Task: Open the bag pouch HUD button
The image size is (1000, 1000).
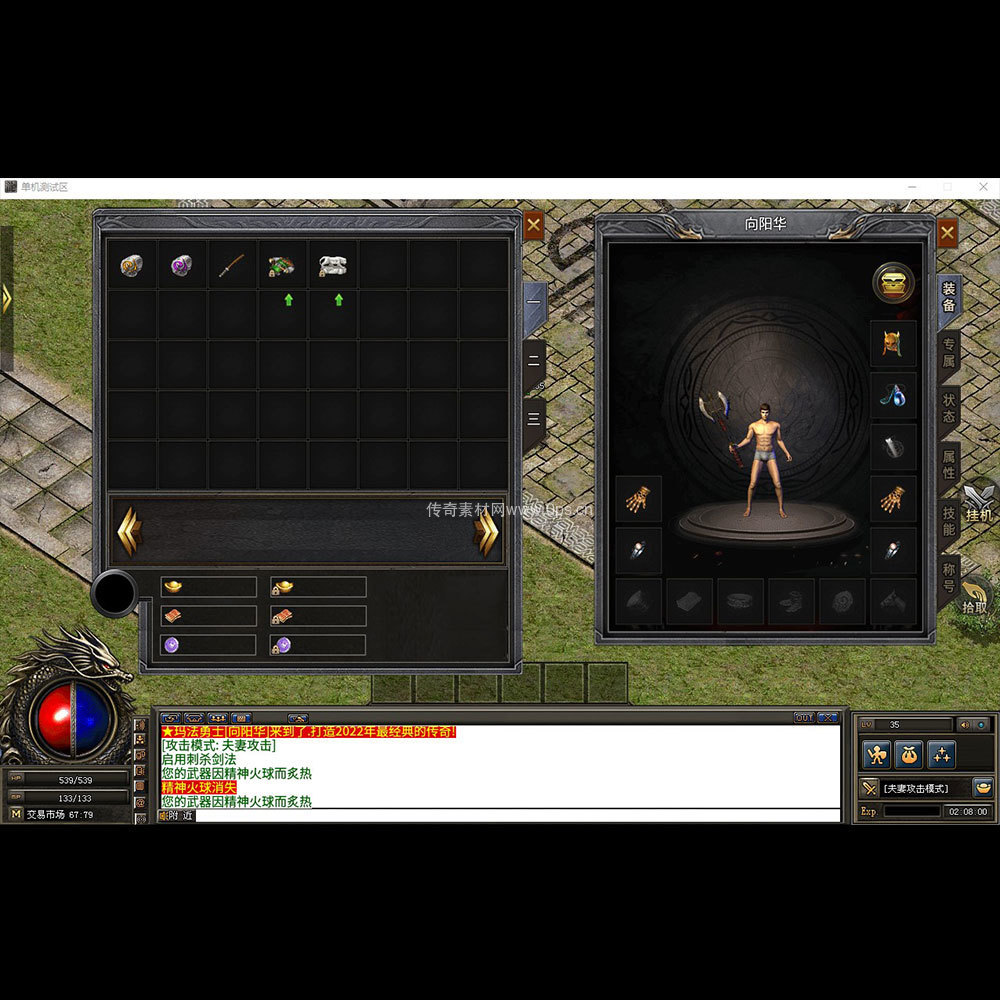Action: 908,755
